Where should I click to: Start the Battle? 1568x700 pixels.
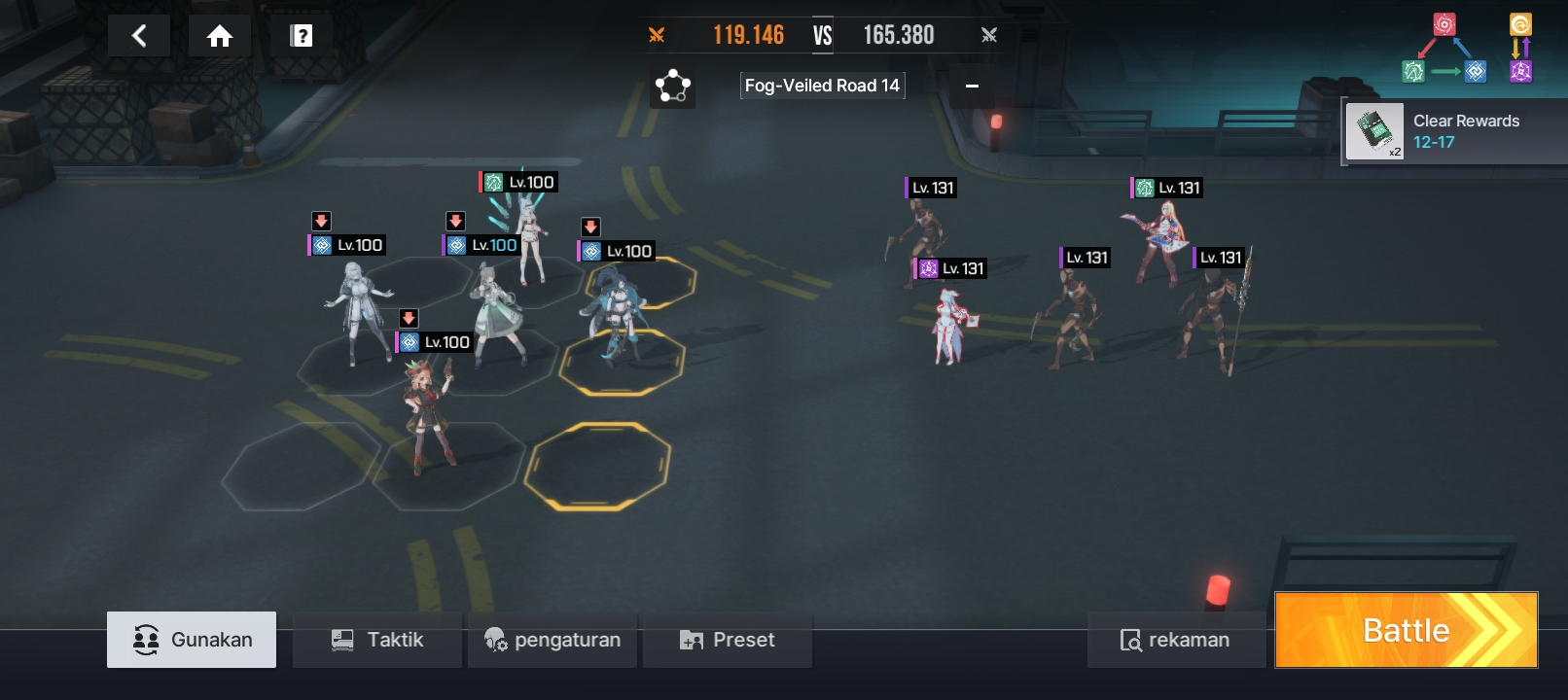point(1406,630)
